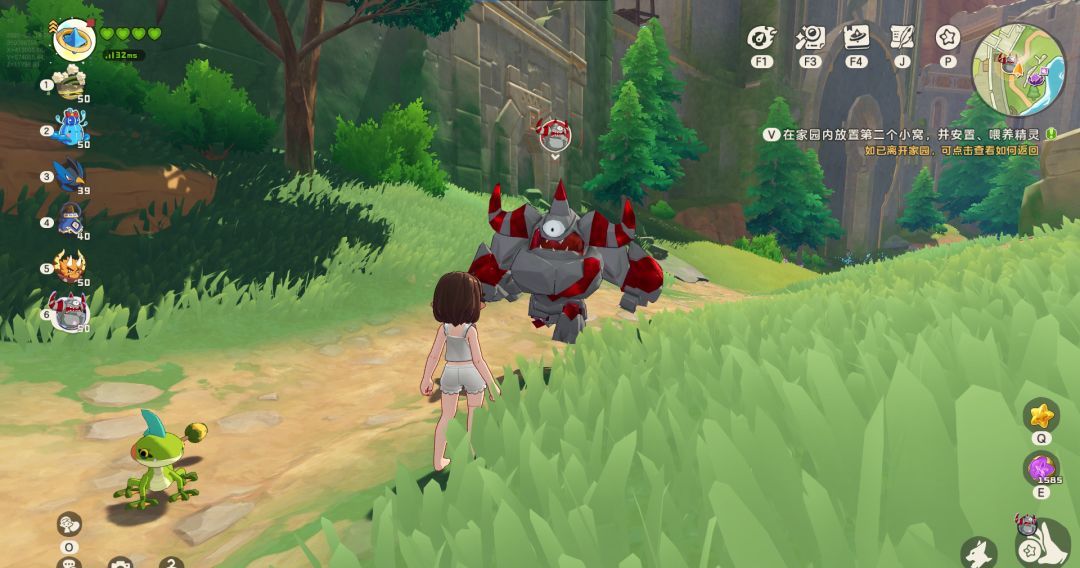This screenshot has height=568, width=1080.
Task: Open the circular minimap
Action: (1019, 70)
